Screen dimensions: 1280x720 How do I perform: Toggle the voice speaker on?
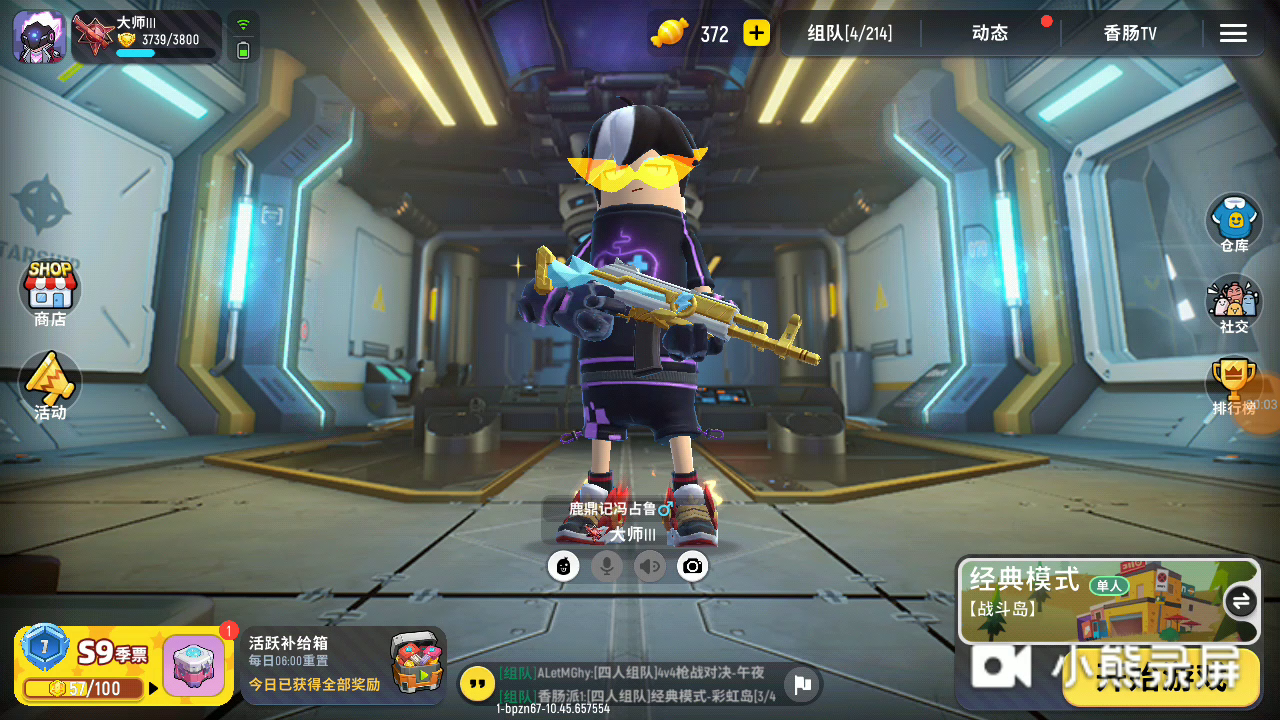point(649,566)
